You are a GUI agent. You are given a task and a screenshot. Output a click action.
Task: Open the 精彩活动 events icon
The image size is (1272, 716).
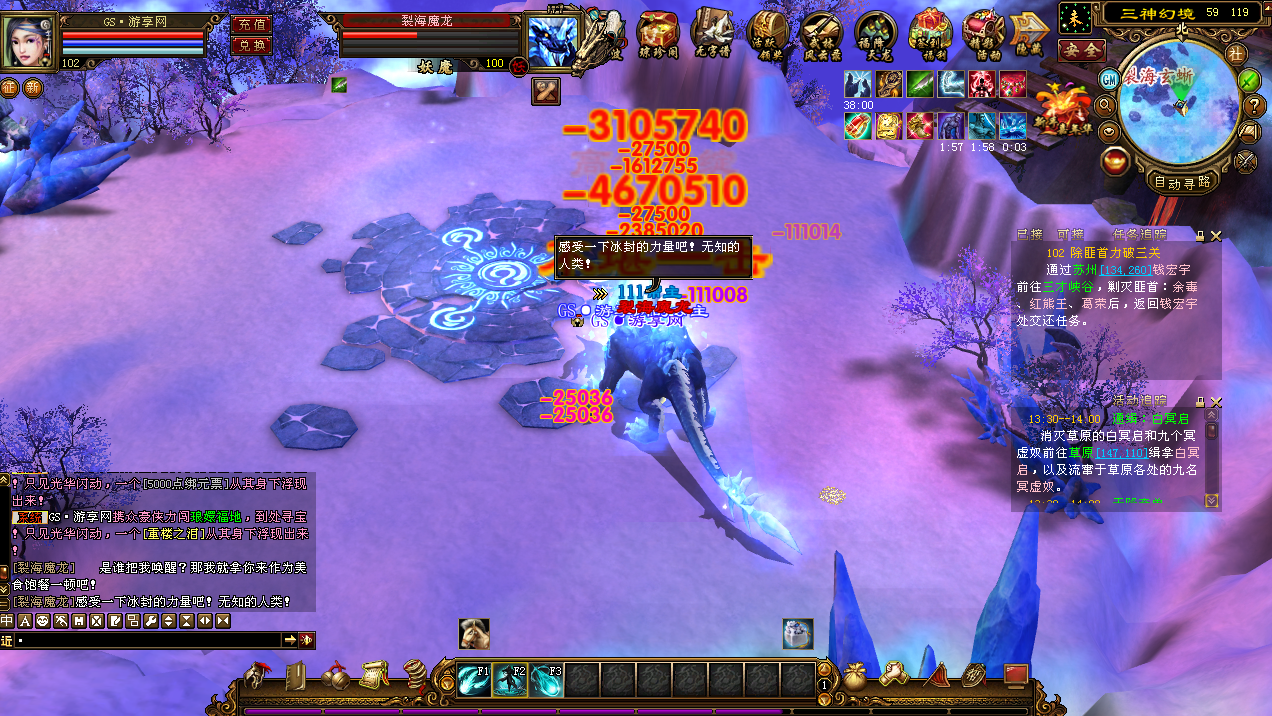pyautogui.click(x=984, y=34)
